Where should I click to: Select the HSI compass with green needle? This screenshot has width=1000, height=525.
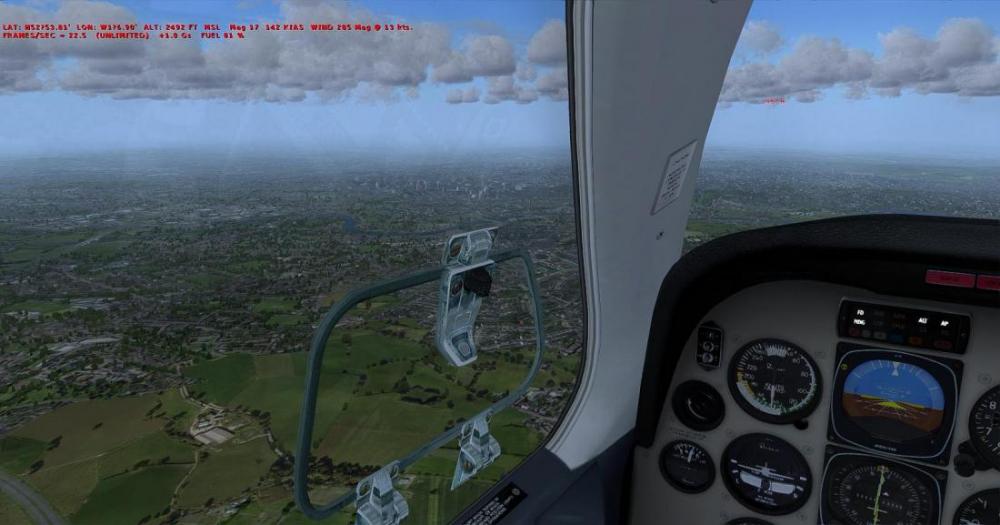coord(880,492)
